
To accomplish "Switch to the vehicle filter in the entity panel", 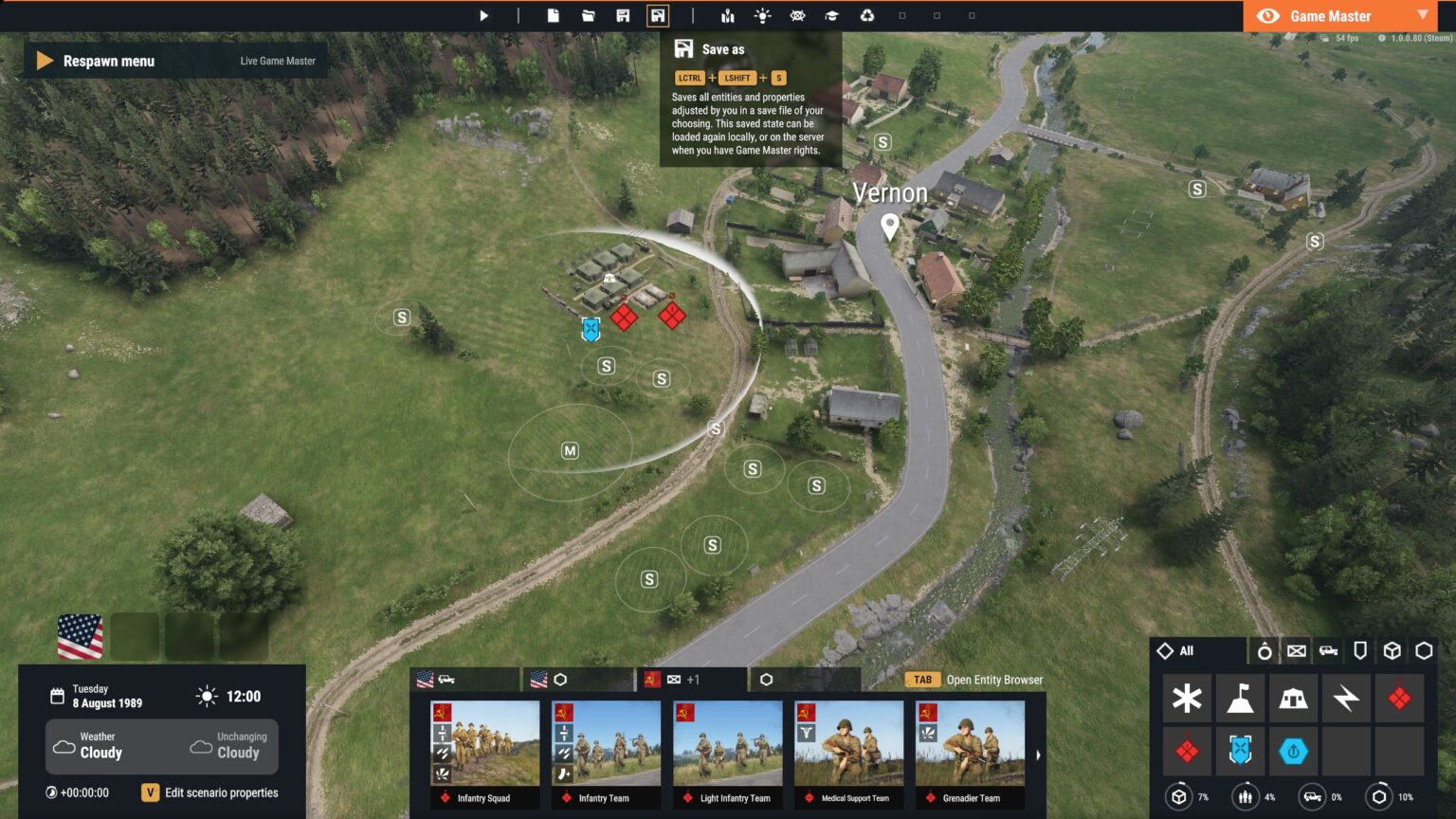I will (1328, 651).
